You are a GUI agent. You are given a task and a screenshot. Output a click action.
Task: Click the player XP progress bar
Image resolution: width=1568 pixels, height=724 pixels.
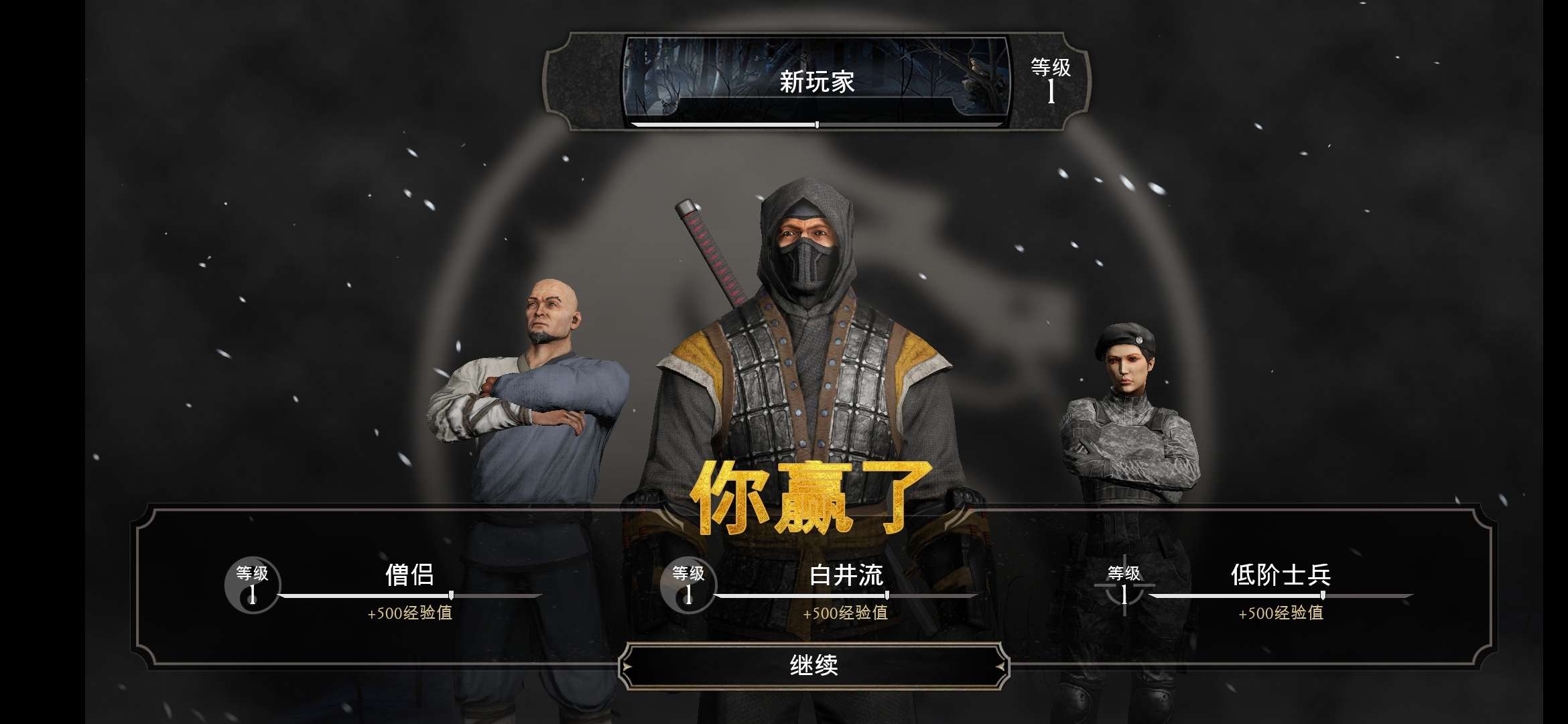click(818, 125)
